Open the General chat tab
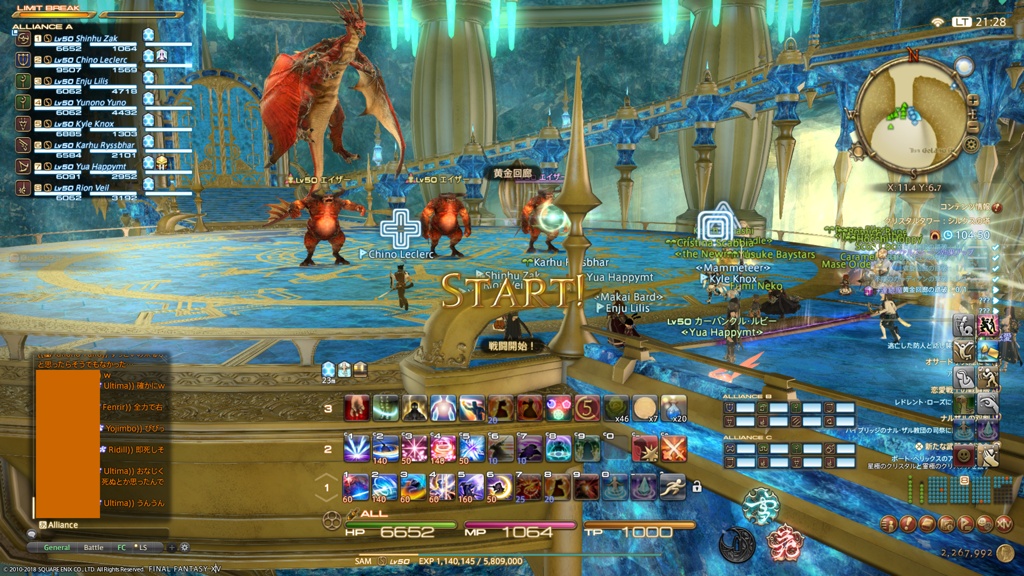The width and height of the screenshot is (1024, 576). point(57,548)
